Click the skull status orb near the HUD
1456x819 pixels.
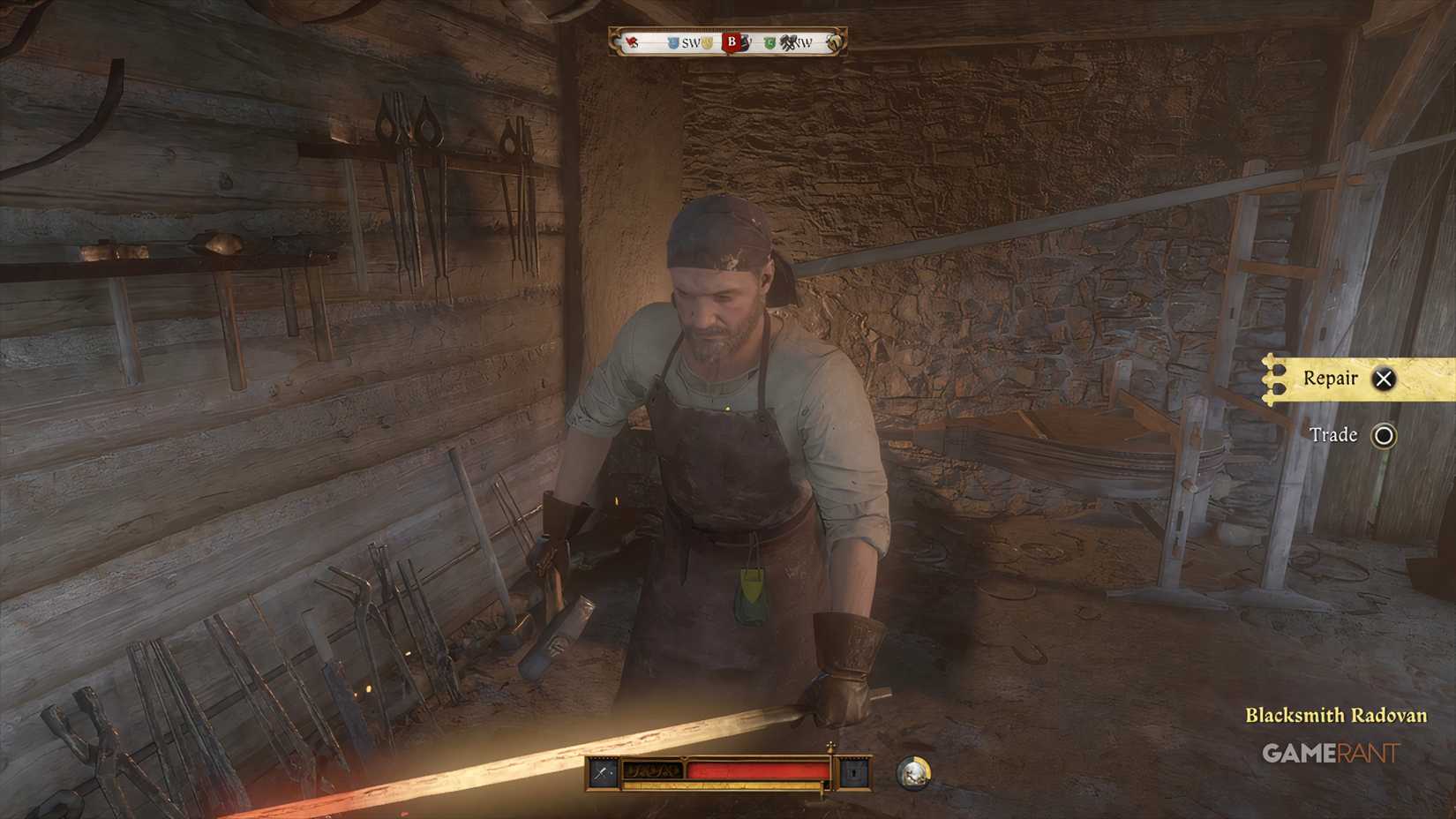pos(914,772)
